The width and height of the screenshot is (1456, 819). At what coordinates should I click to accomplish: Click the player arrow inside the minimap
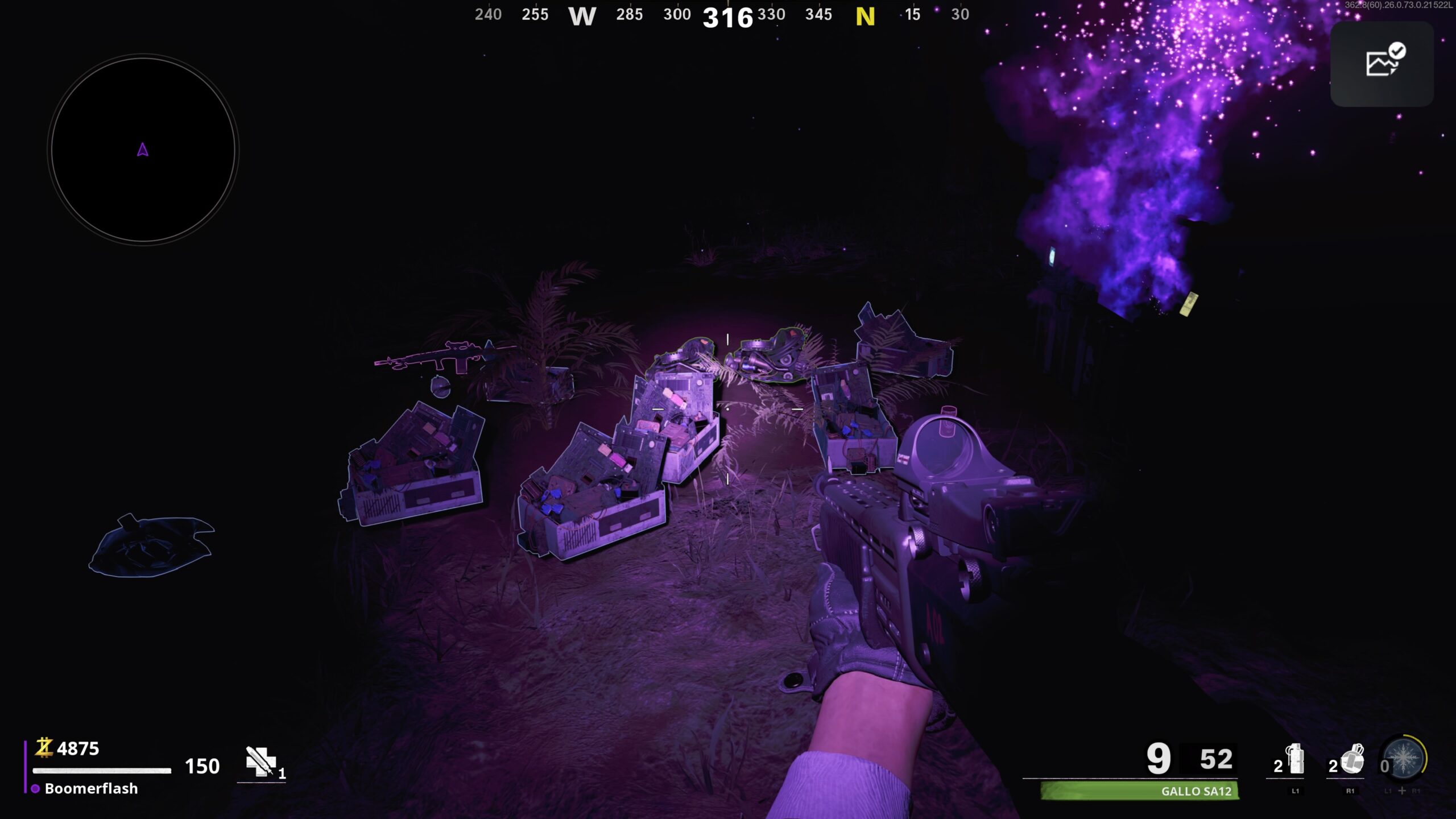141,151
